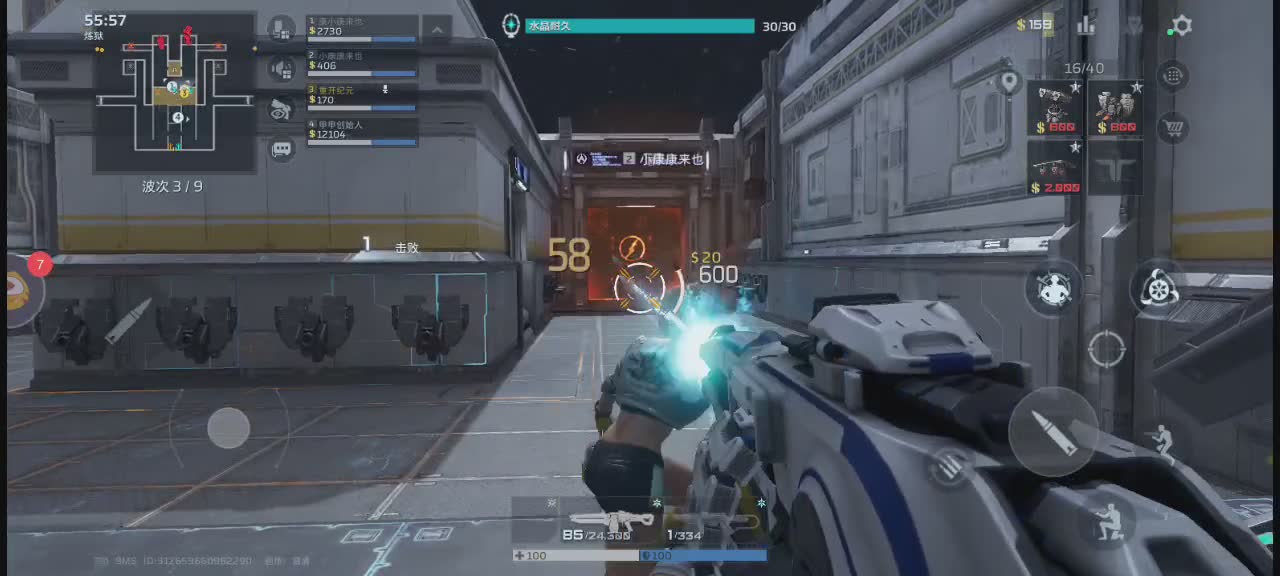Use the triple-swirl ability button
The width and height of the screenshot is (1280, 576).
[1158, 290]
